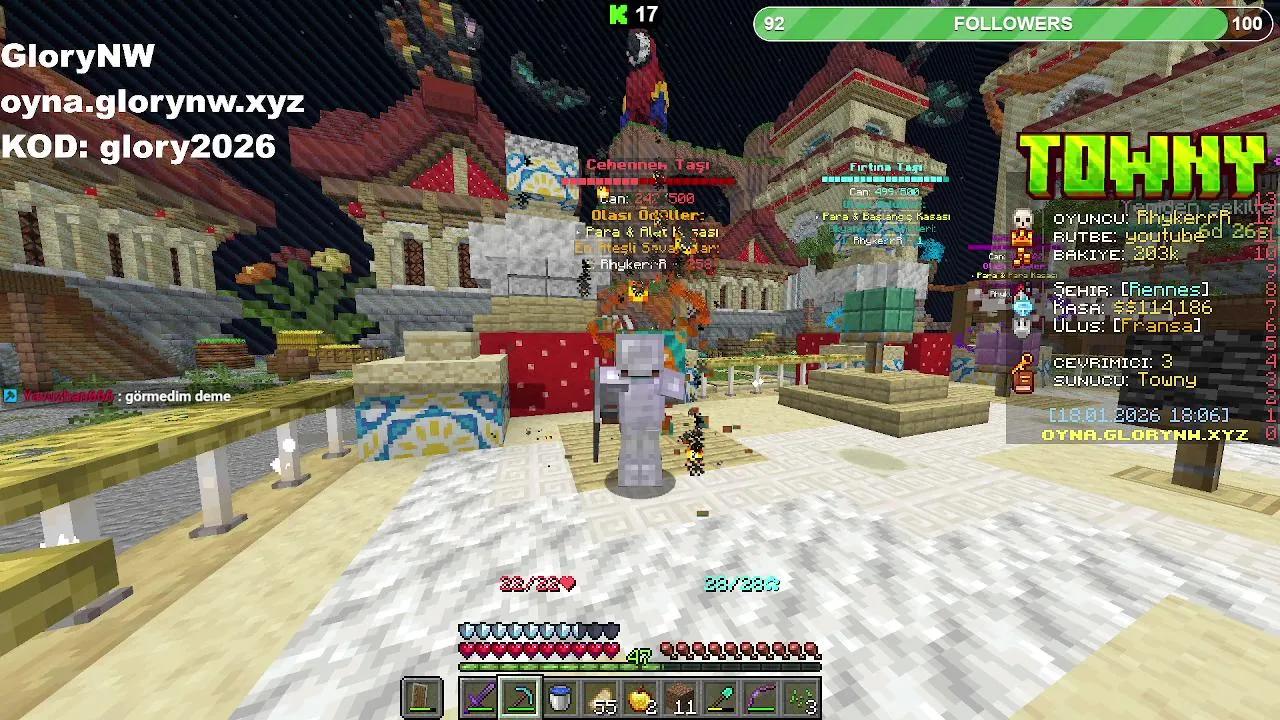Click the green K kill counter at top
1280x720 pixels.
[x=620, y=15]
